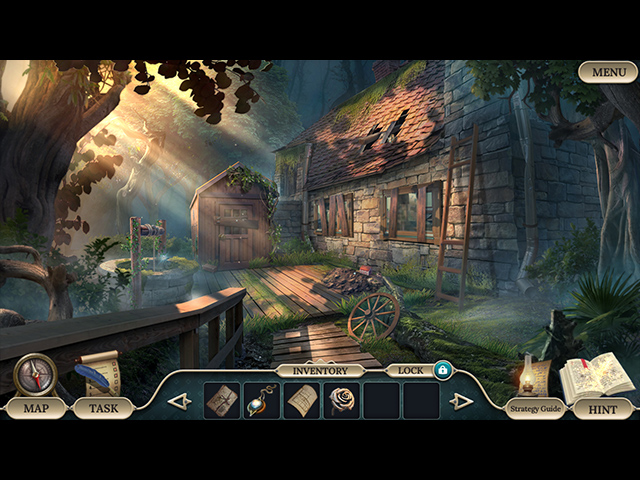
Task: Select the amulet pendant inventory item
Action: (262, 400)
